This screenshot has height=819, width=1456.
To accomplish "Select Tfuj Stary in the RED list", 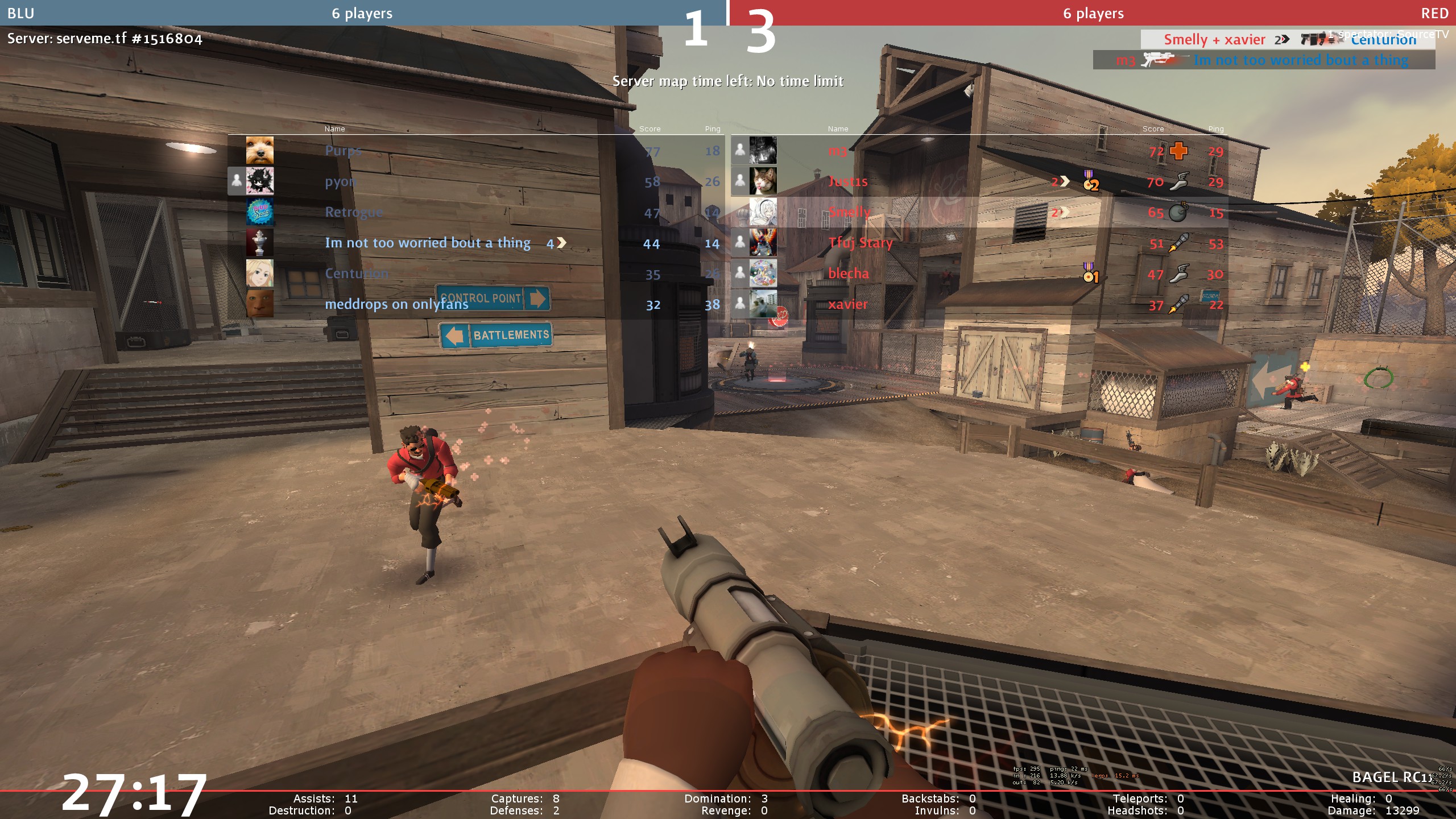I will pos(861,243).
